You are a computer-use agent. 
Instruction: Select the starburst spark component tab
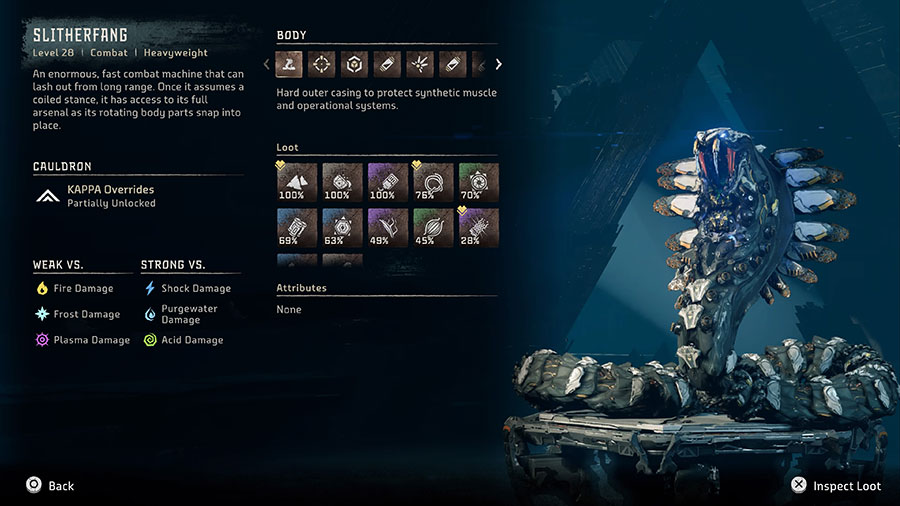pos(420,65)
